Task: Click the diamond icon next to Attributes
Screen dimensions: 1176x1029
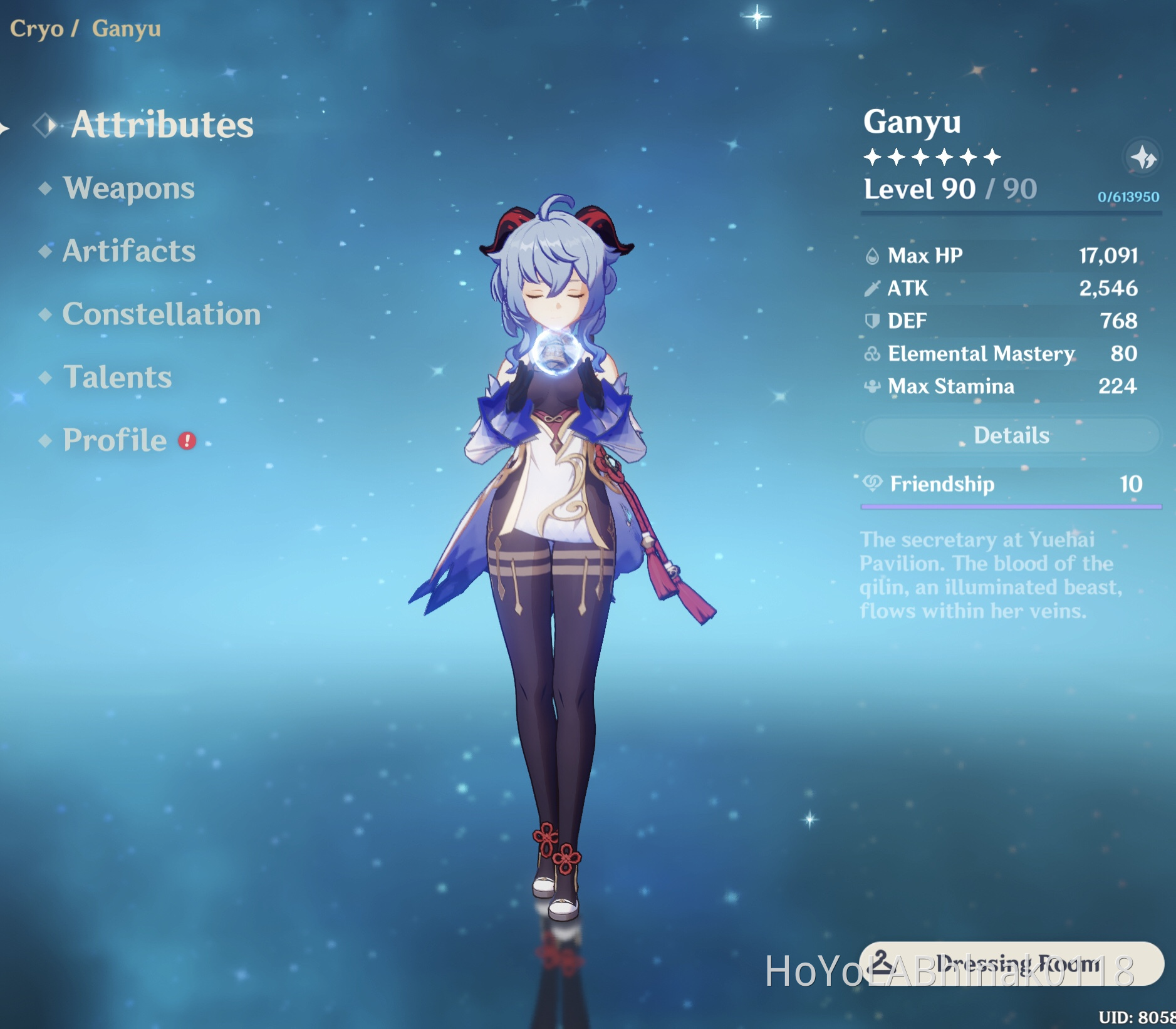Action: coord(44,126)
